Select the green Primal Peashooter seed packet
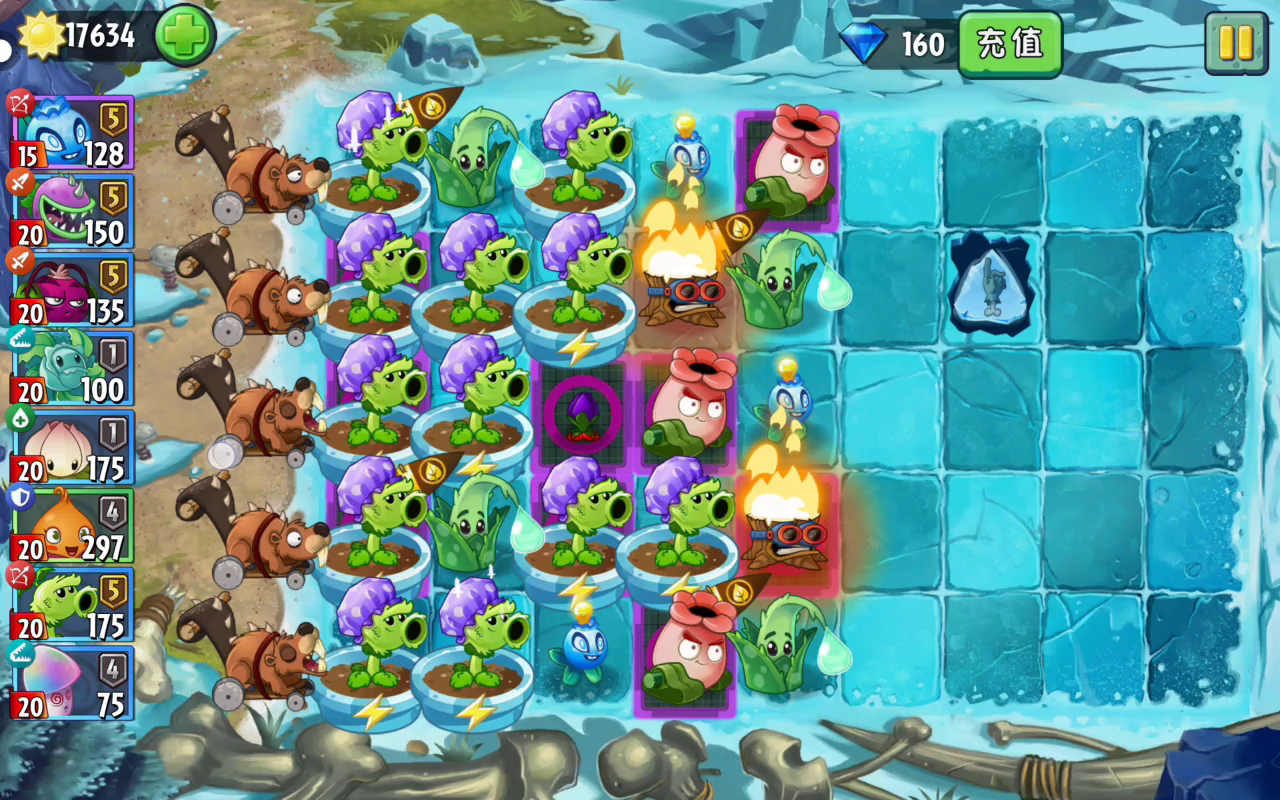This screenshot has height=800, width=1280. pos(72,606)
